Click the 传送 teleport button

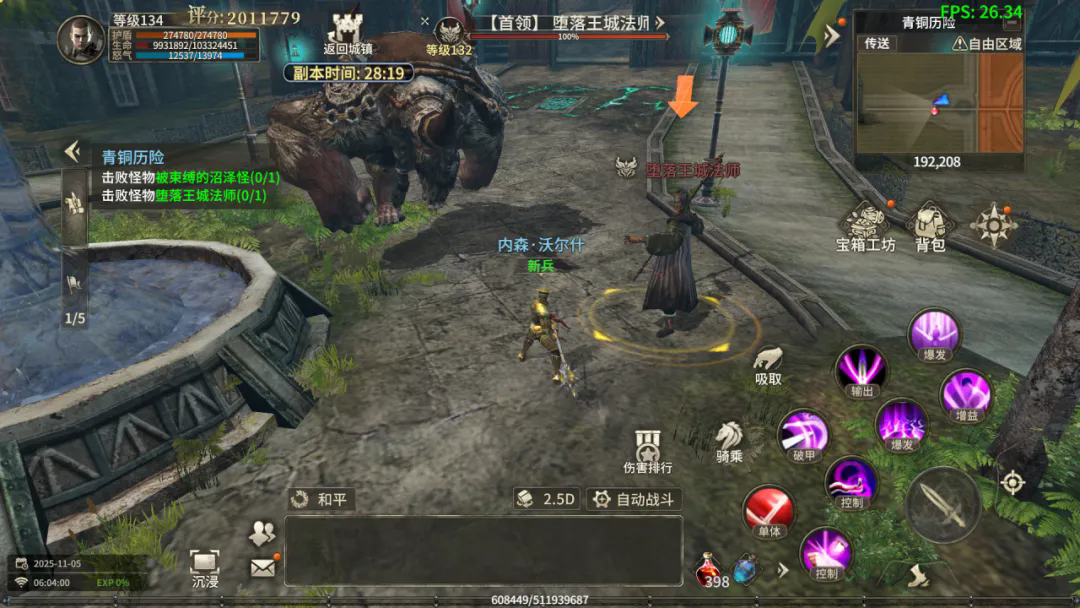[x=877, y=43]
